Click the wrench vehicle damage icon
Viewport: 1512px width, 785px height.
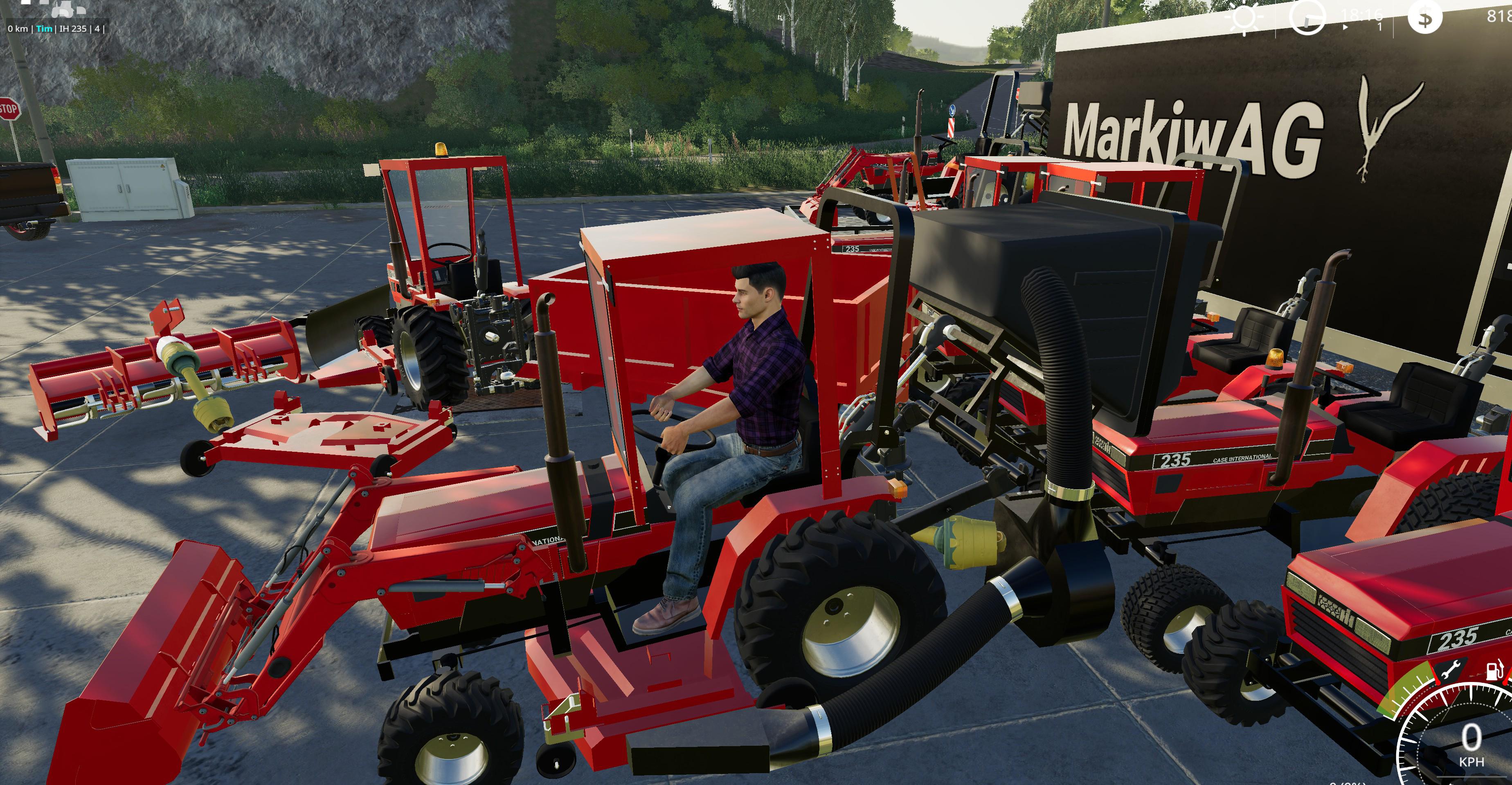click(1451, 669)
